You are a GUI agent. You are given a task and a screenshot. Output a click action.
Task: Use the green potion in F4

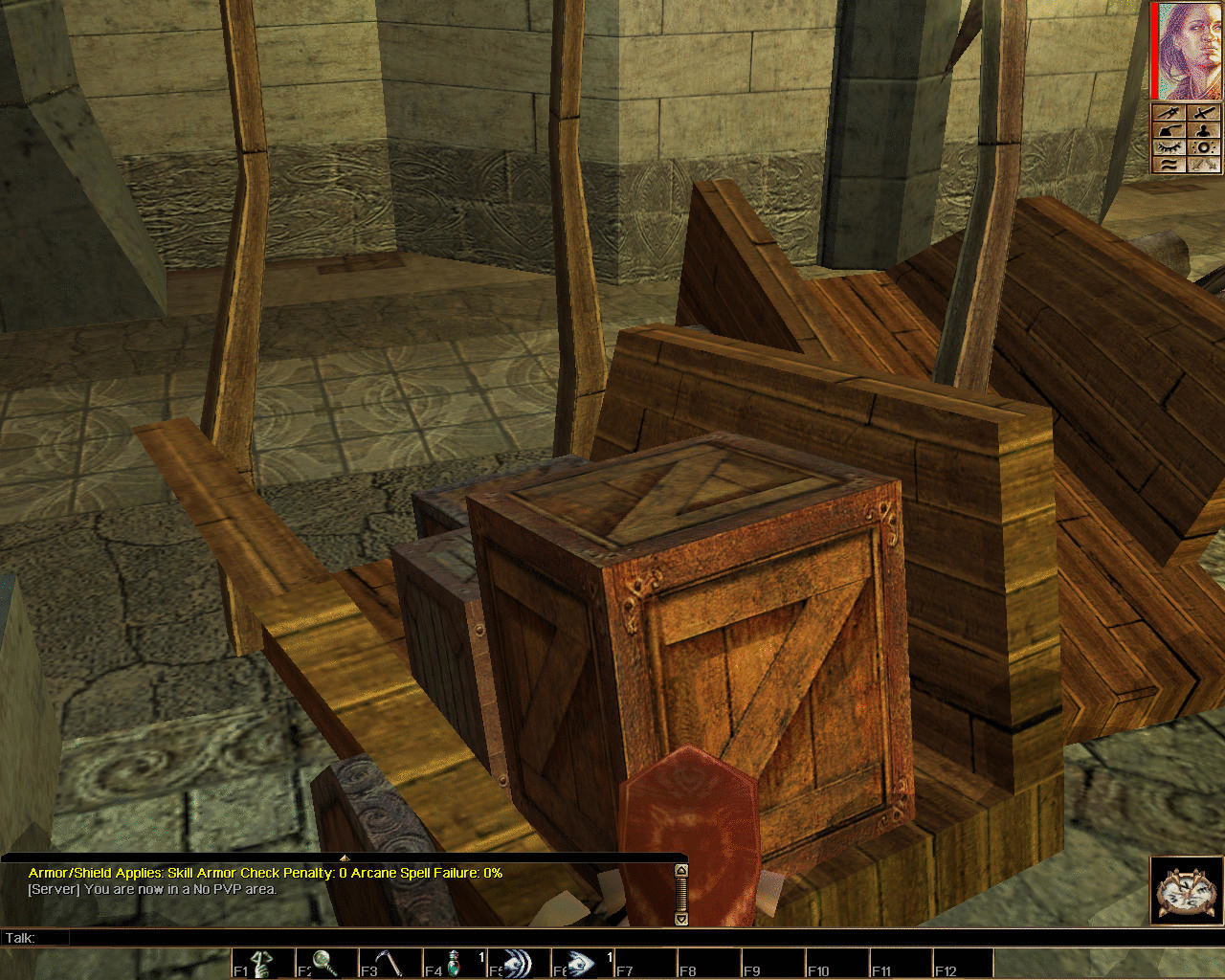click(x=454, y=963)
